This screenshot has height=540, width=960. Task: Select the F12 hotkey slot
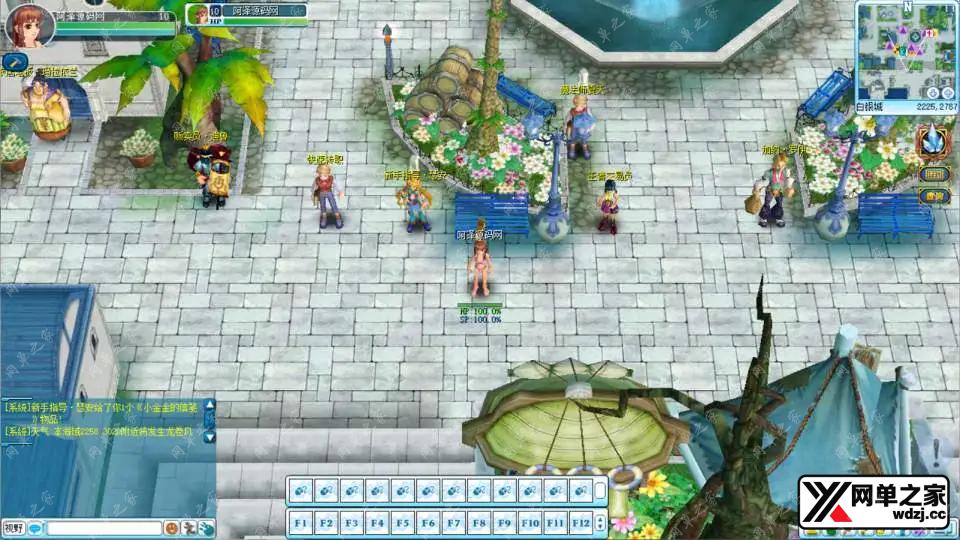coord(582,522)
